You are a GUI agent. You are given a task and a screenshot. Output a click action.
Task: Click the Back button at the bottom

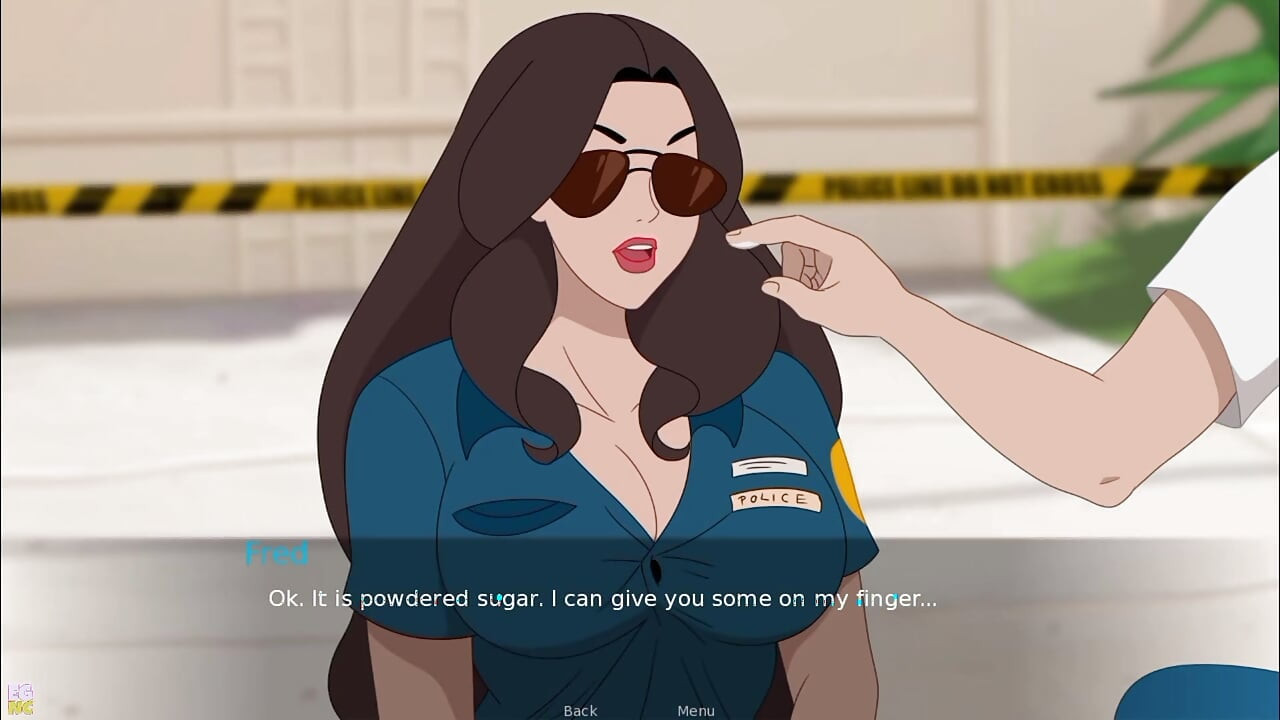579,711
